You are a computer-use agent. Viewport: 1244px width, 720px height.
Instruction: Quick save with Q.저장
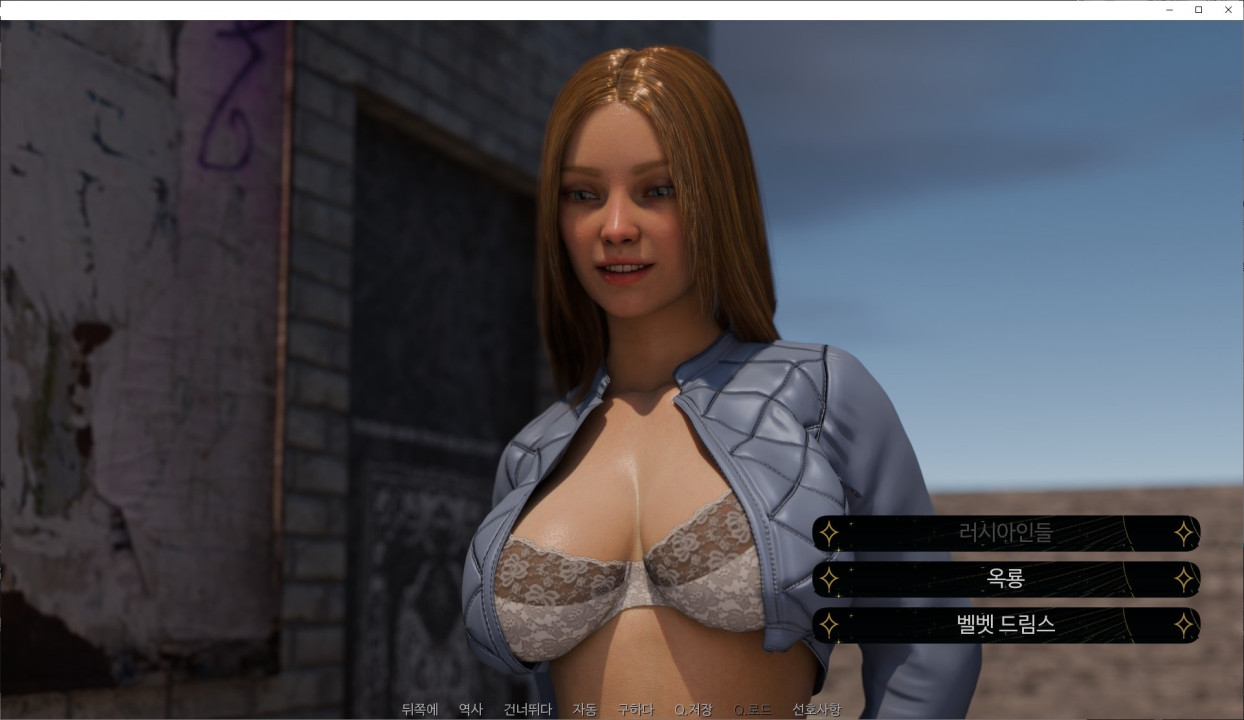693,710
